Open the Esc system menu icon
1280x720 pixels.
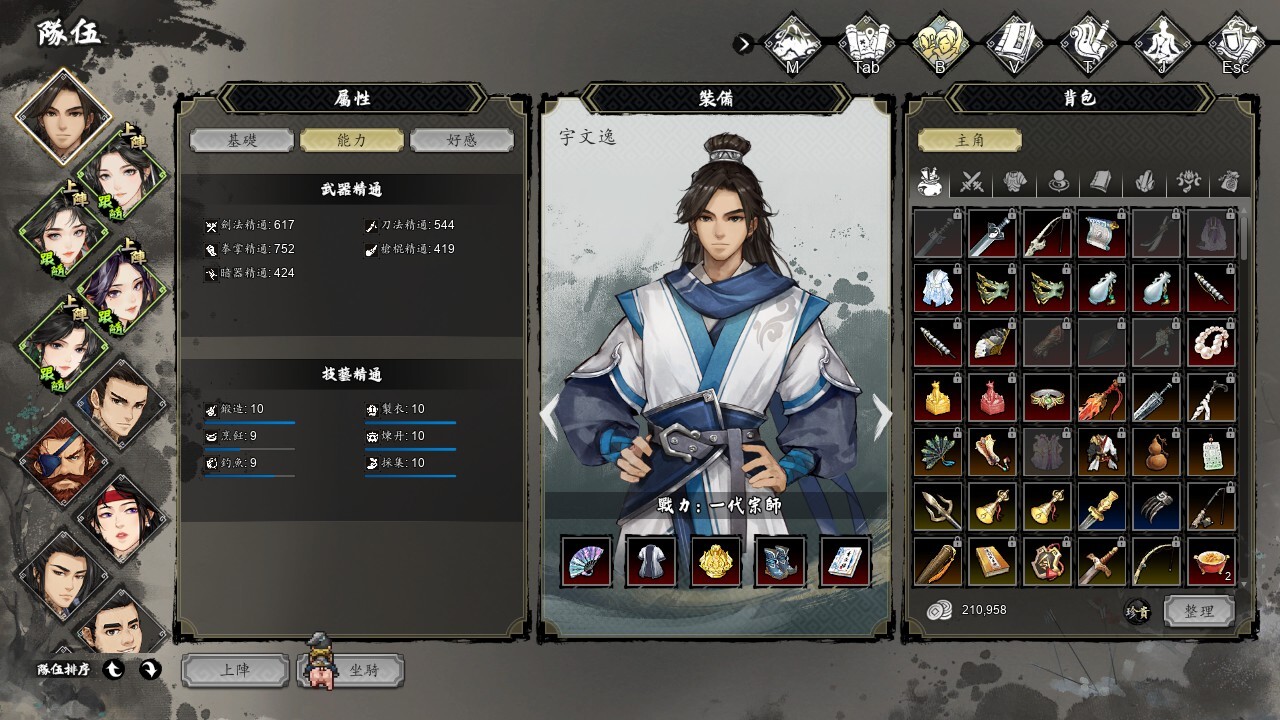coord(1235,43)
